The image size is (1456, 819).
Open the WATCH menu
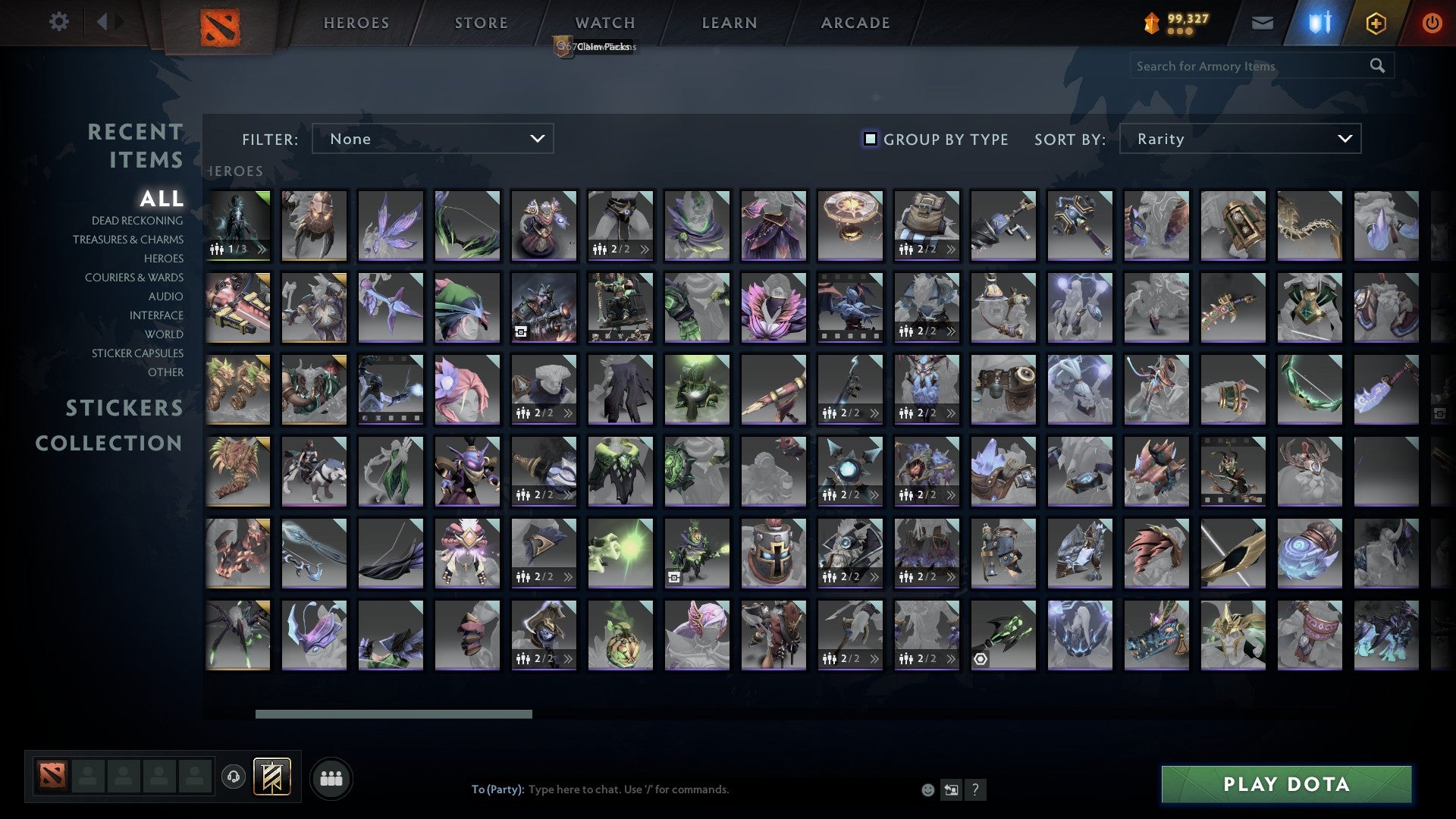(604, 23)
